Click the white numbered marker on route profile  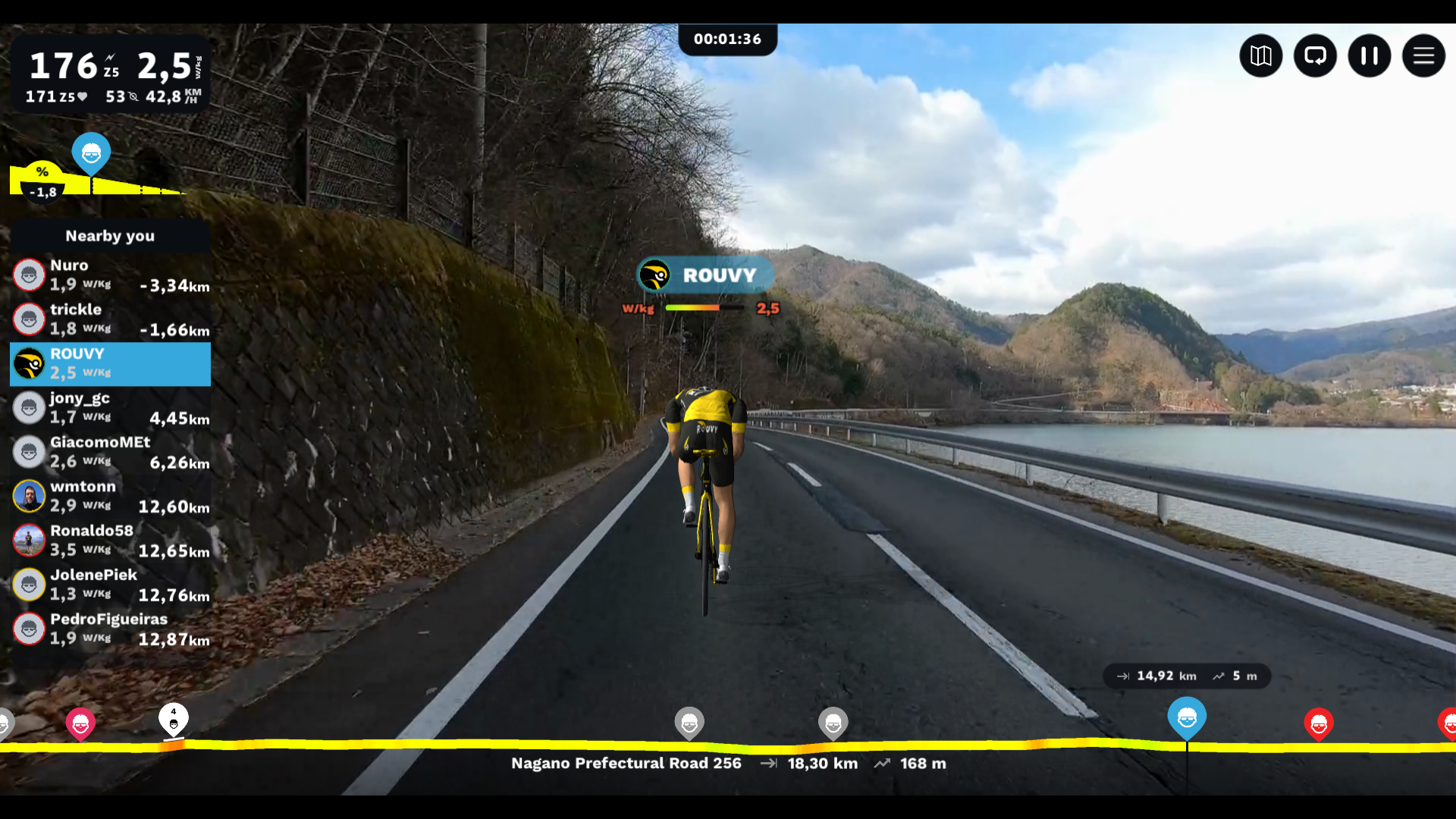point(174,719)
